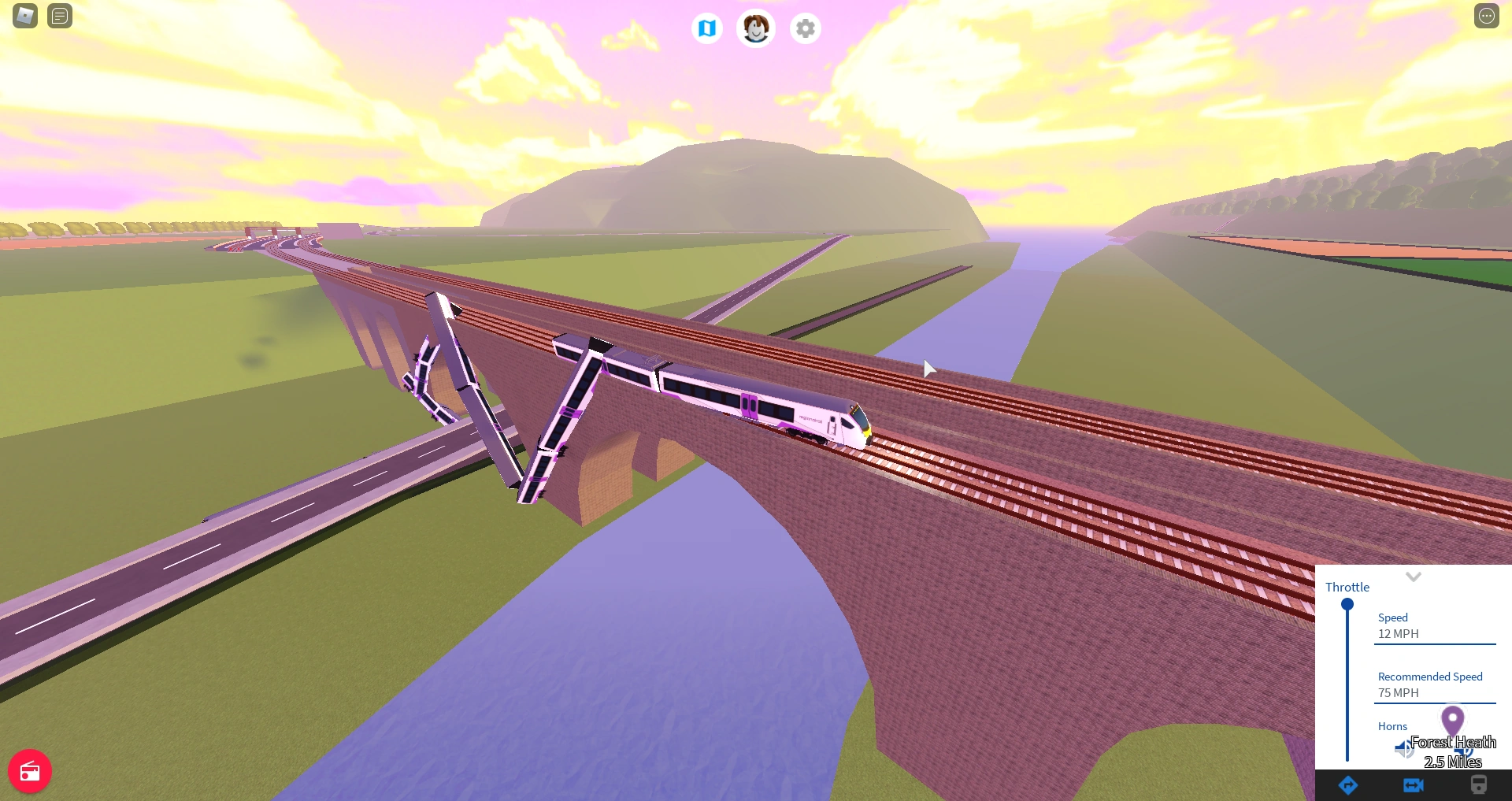Image resolution: width=1512 pixels, height=801 pixels.
Task: Open the Roblox settings gear
Action: click(804, 28)
